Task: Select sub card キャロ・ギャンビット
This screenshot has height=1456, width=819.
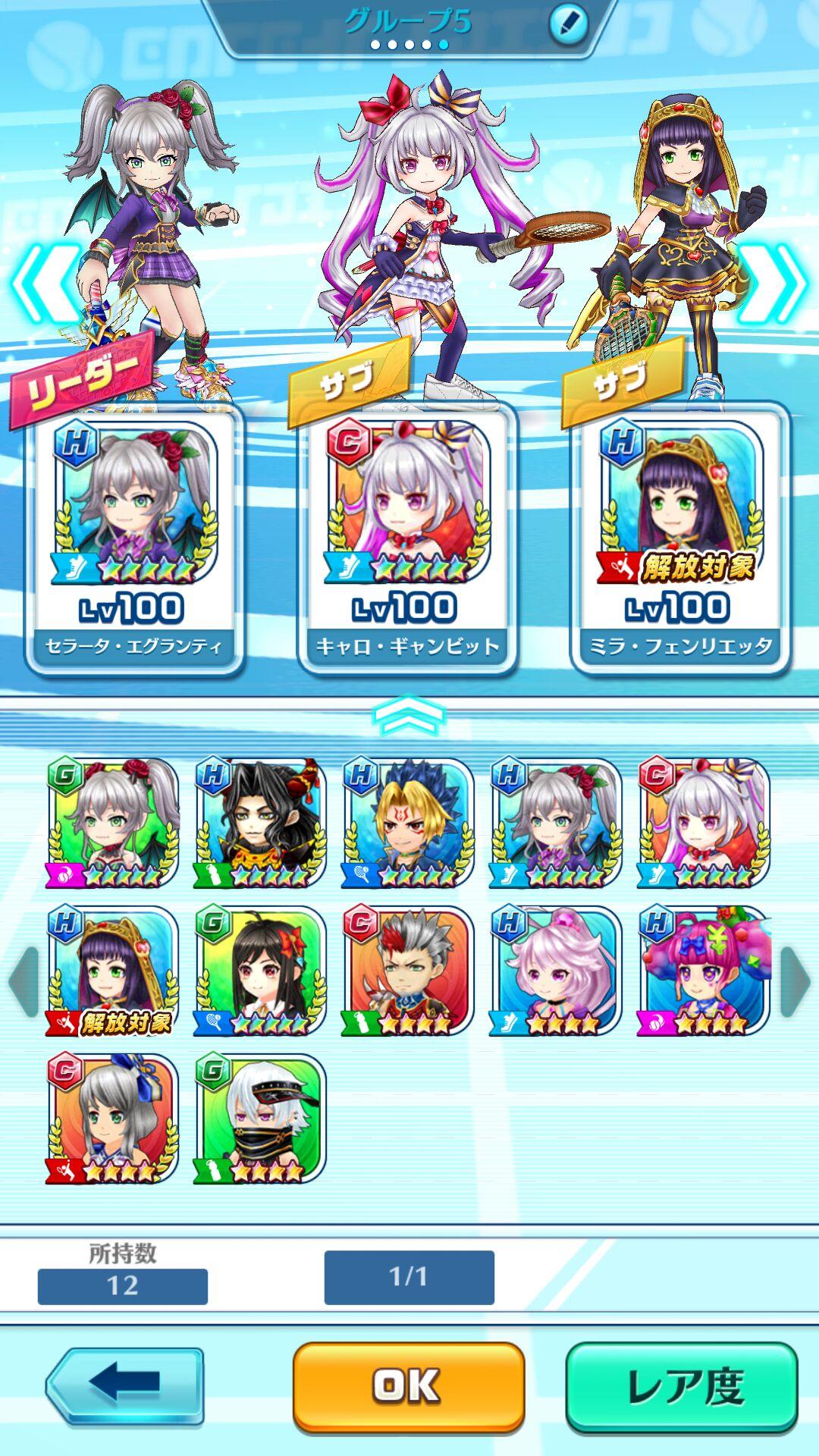Action: tap(407, 538)
